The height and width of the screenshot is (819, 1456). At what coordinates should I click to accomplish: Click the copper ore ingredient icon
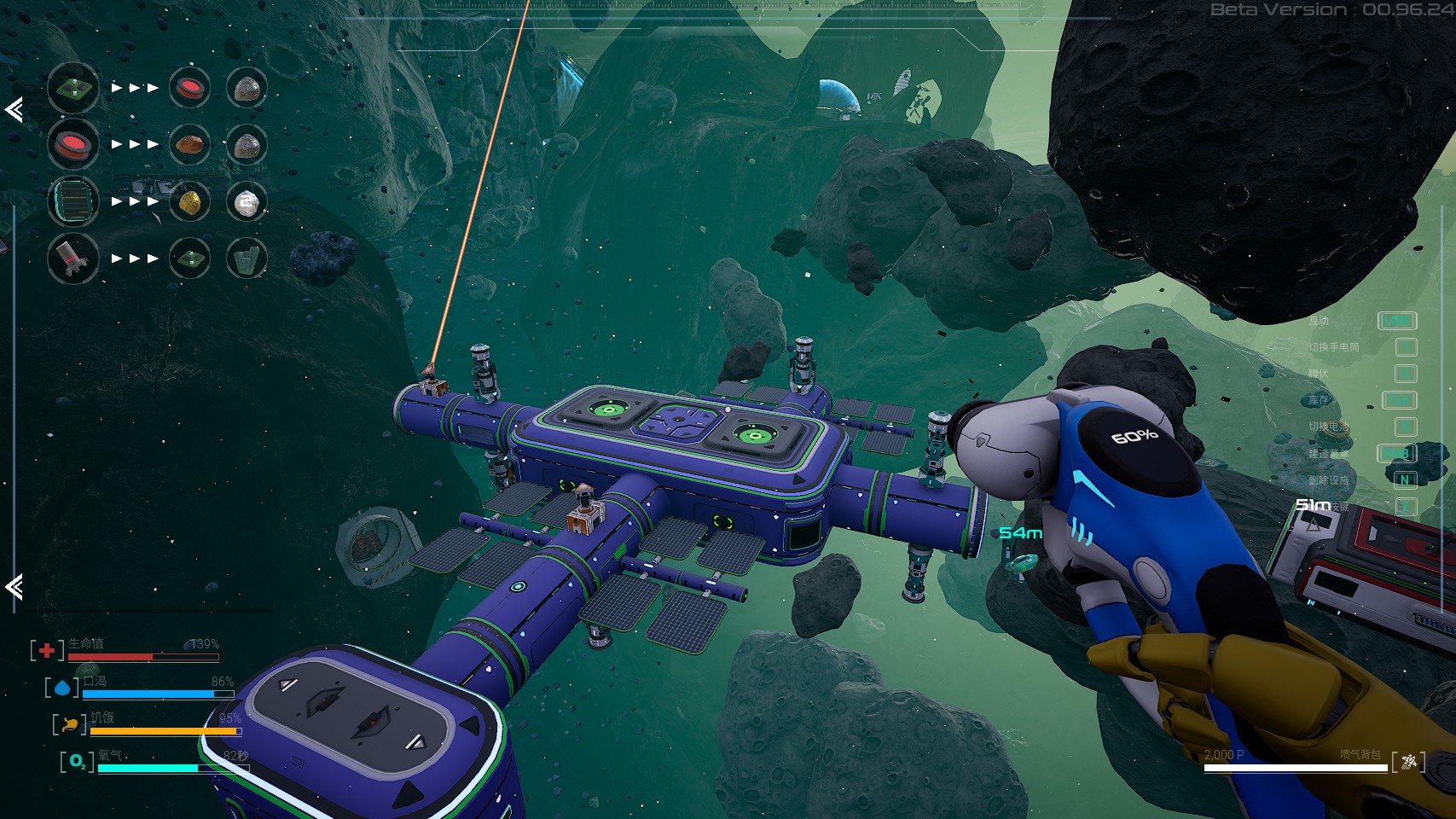click(x=189, y=144)
